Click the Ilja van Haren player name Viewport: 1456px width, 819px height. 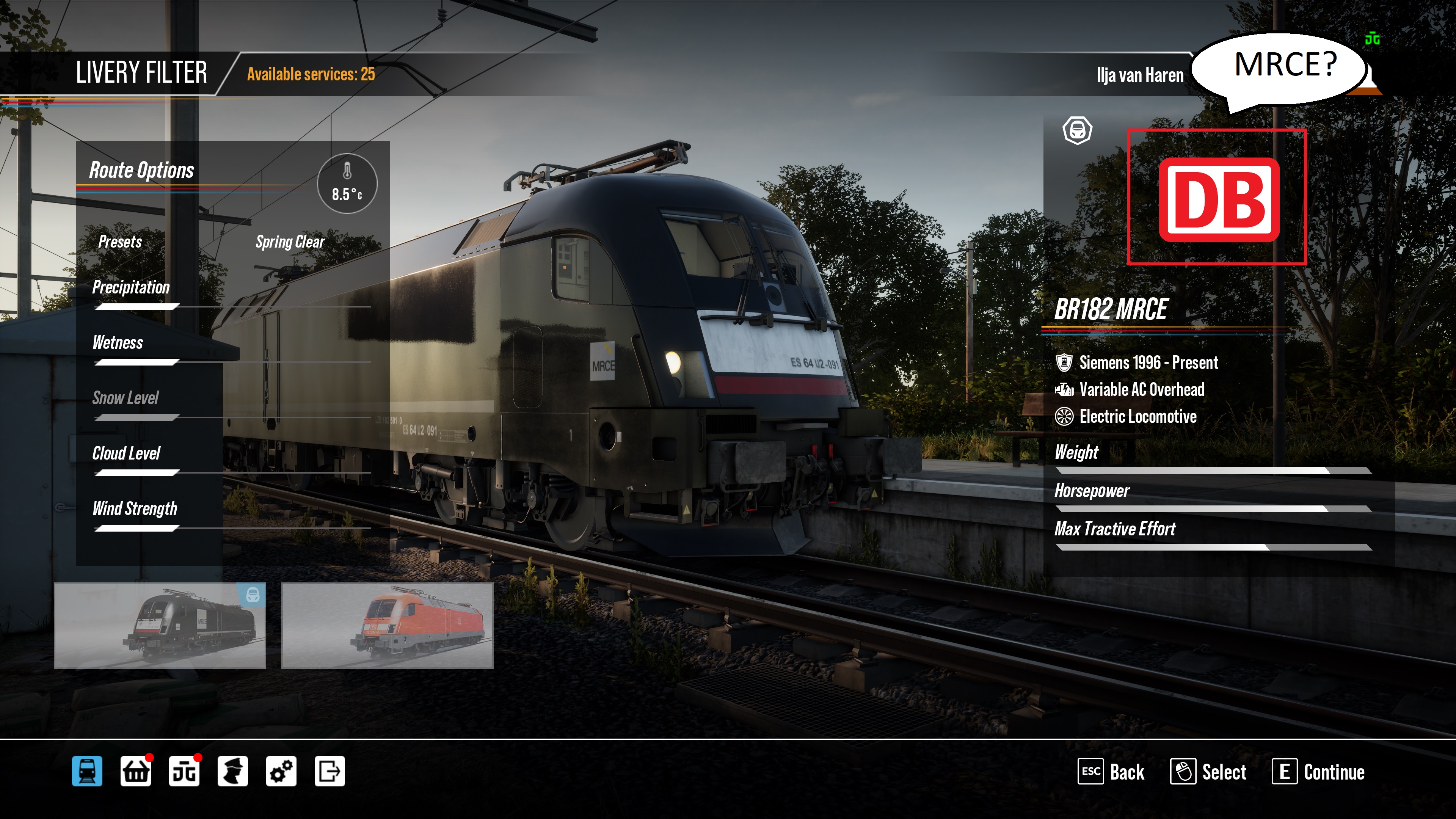pyautogui.click(x=1139, y=75)
